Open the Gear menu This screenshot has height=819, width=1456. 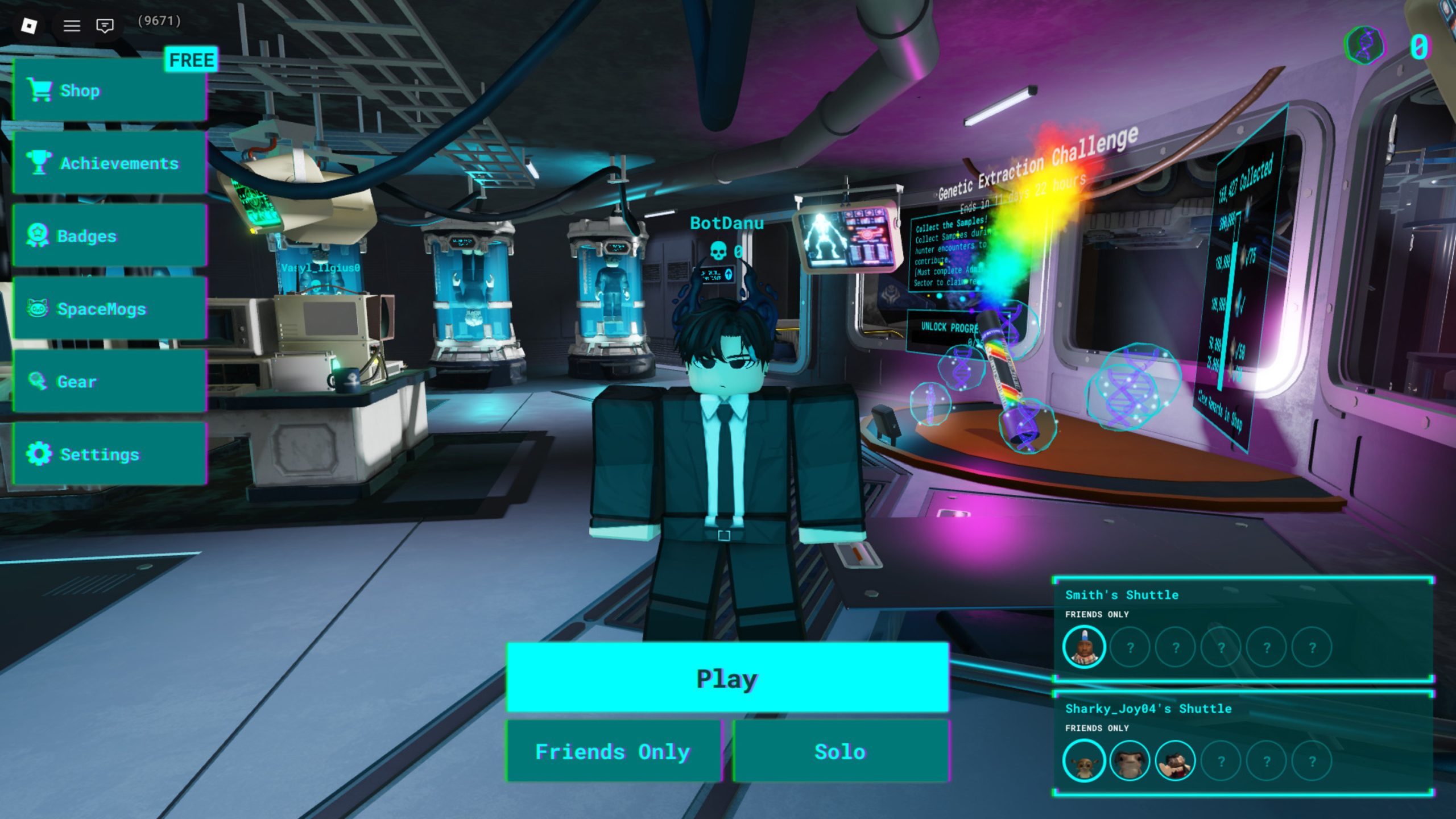coord(109,382)
